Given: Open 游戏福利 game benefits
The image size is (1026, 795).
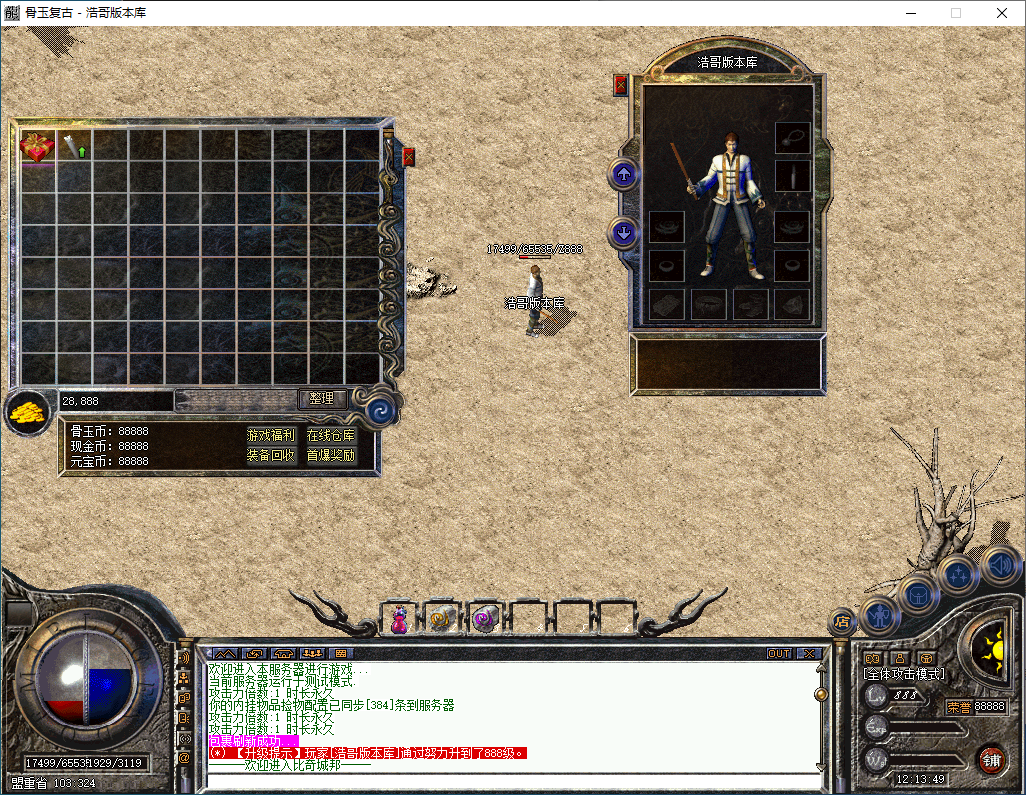Looking at the screenshot, I should pos(271,435).
